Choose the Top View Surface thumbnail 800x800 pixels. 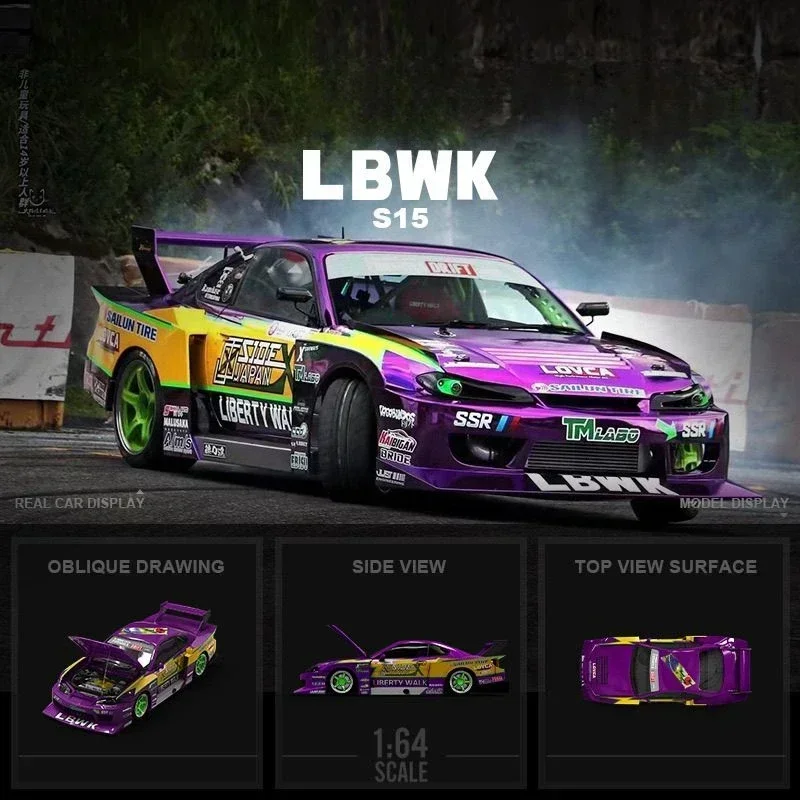pos(665,665)
